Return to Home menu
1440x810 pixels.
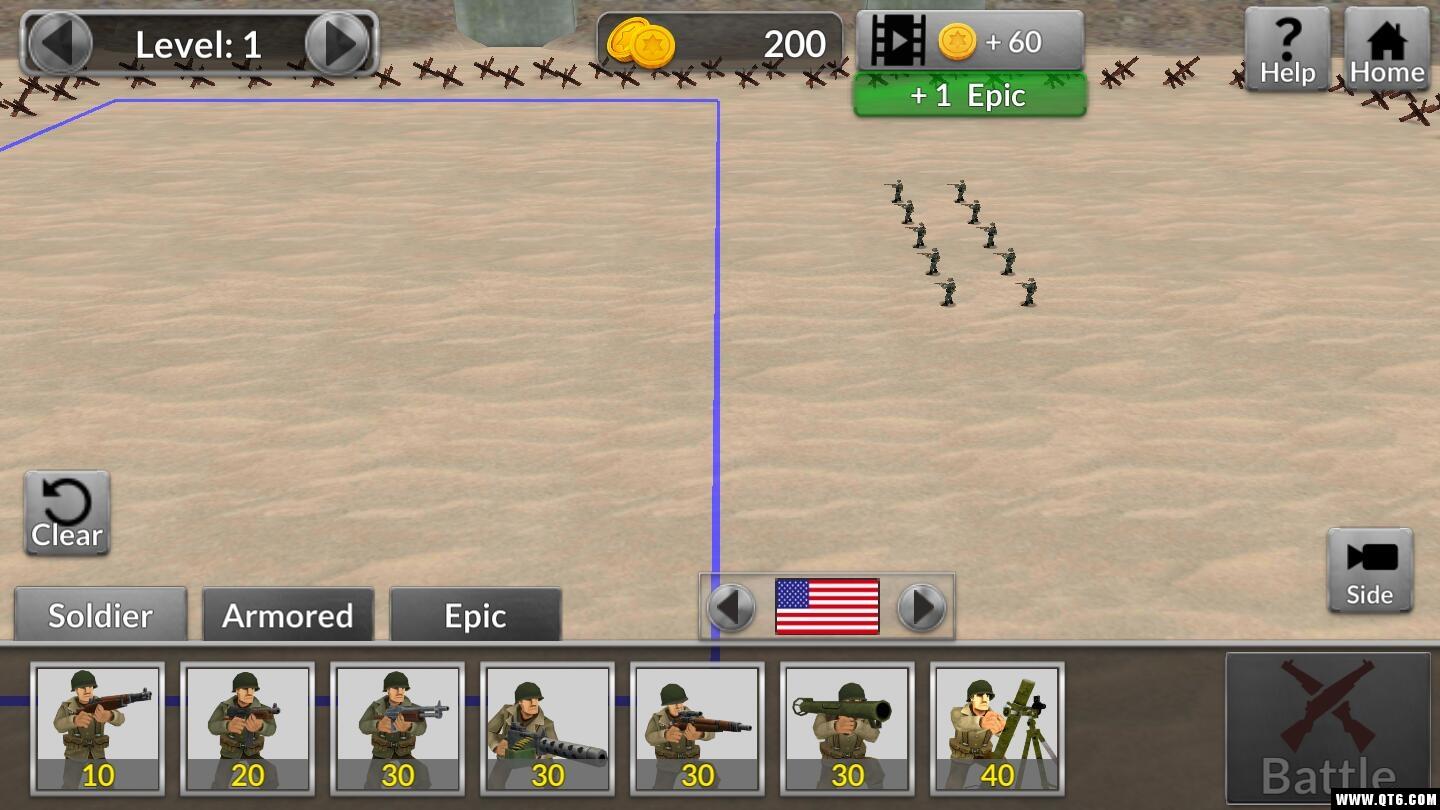pos(1386,49)
